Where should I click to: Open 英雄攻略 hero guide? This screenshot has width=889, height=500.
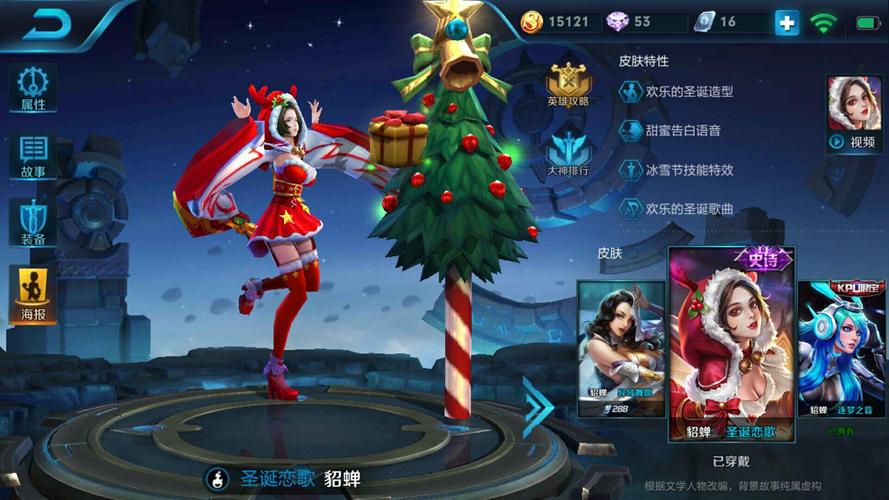point(568,85)
